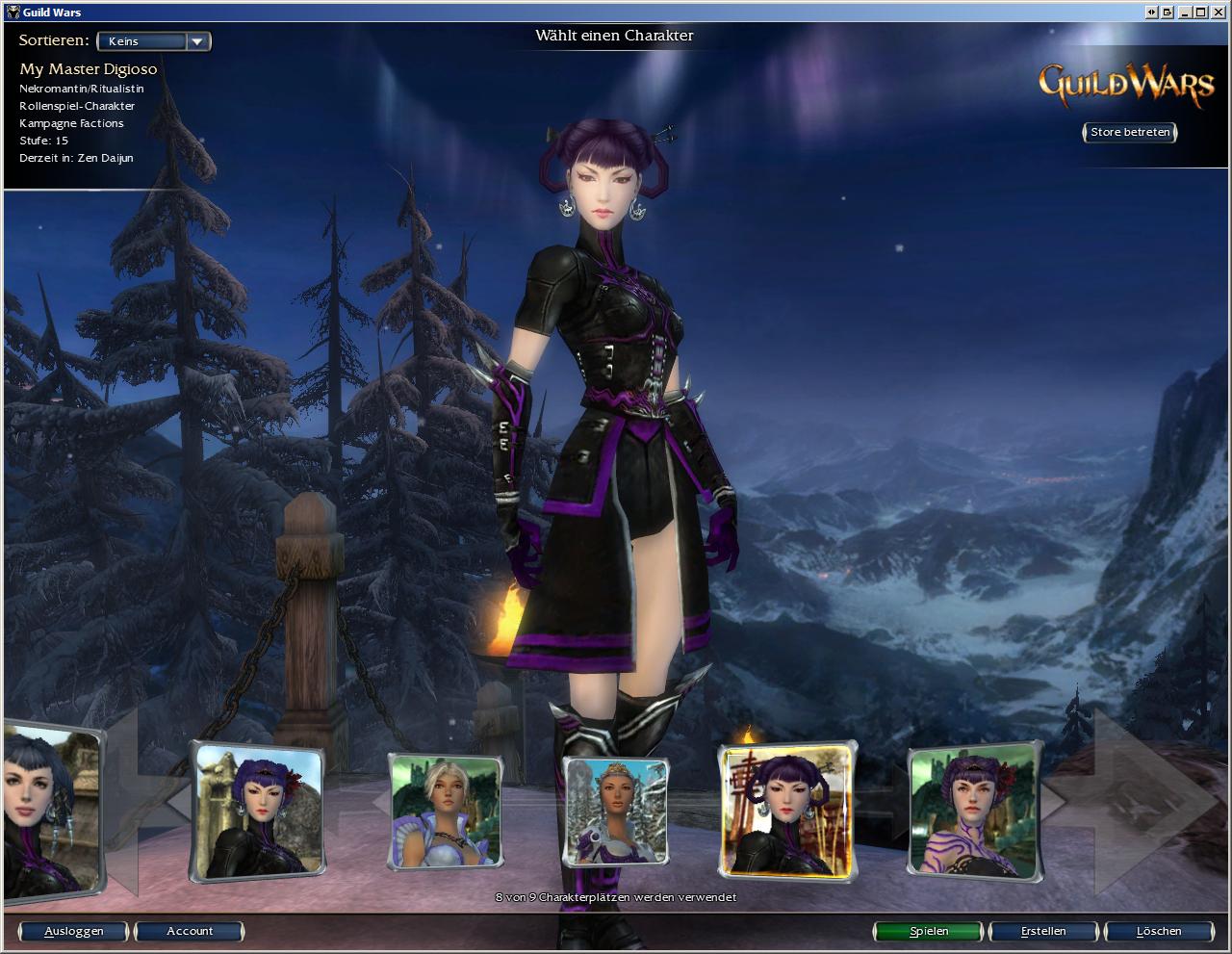Viewport: 1232px width, 954px height.
Task: Pick the purple-haired character with striped purple outfit
Action: pyautogui.click(x=974, y=810)
